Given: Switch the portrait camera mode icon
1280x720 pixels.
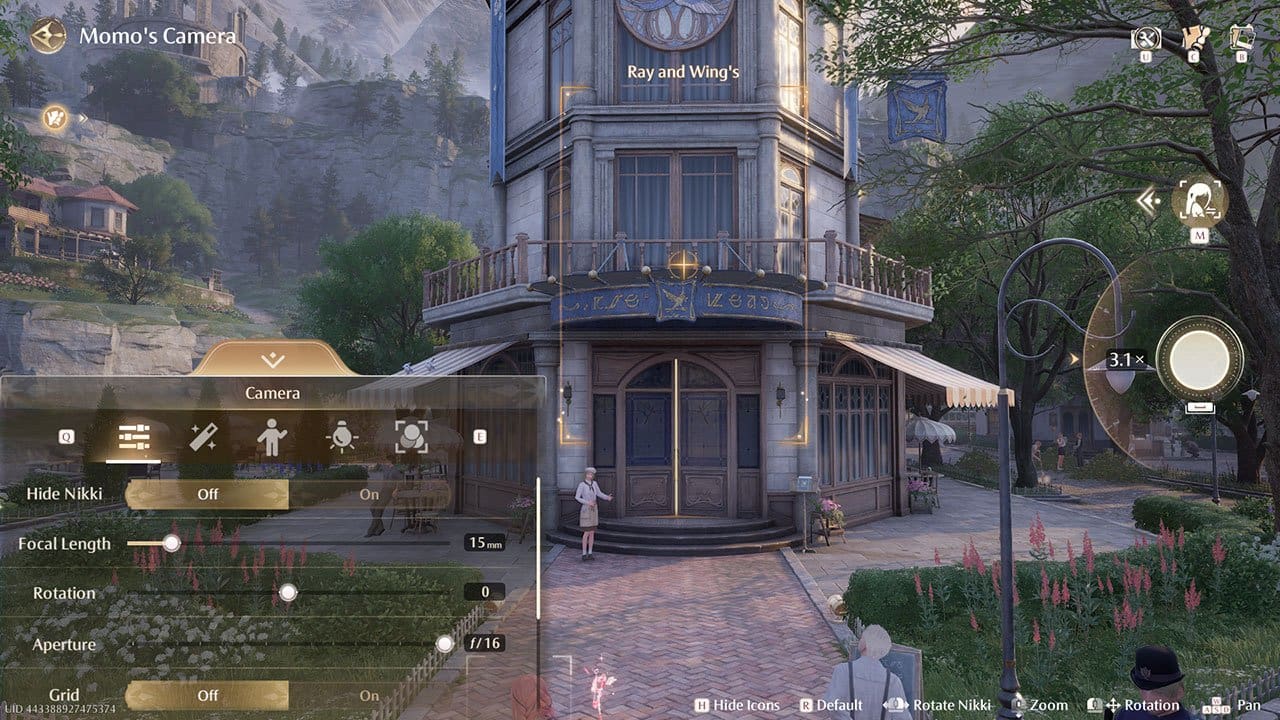Looking at the screenshot, I should tap(1199, 201).
